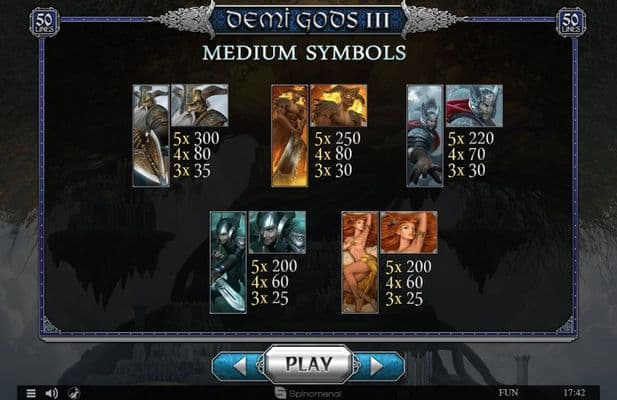The height and width of the screenshot is (400, 617).
Task: Go to the previous paytable page
Action: 238,366
